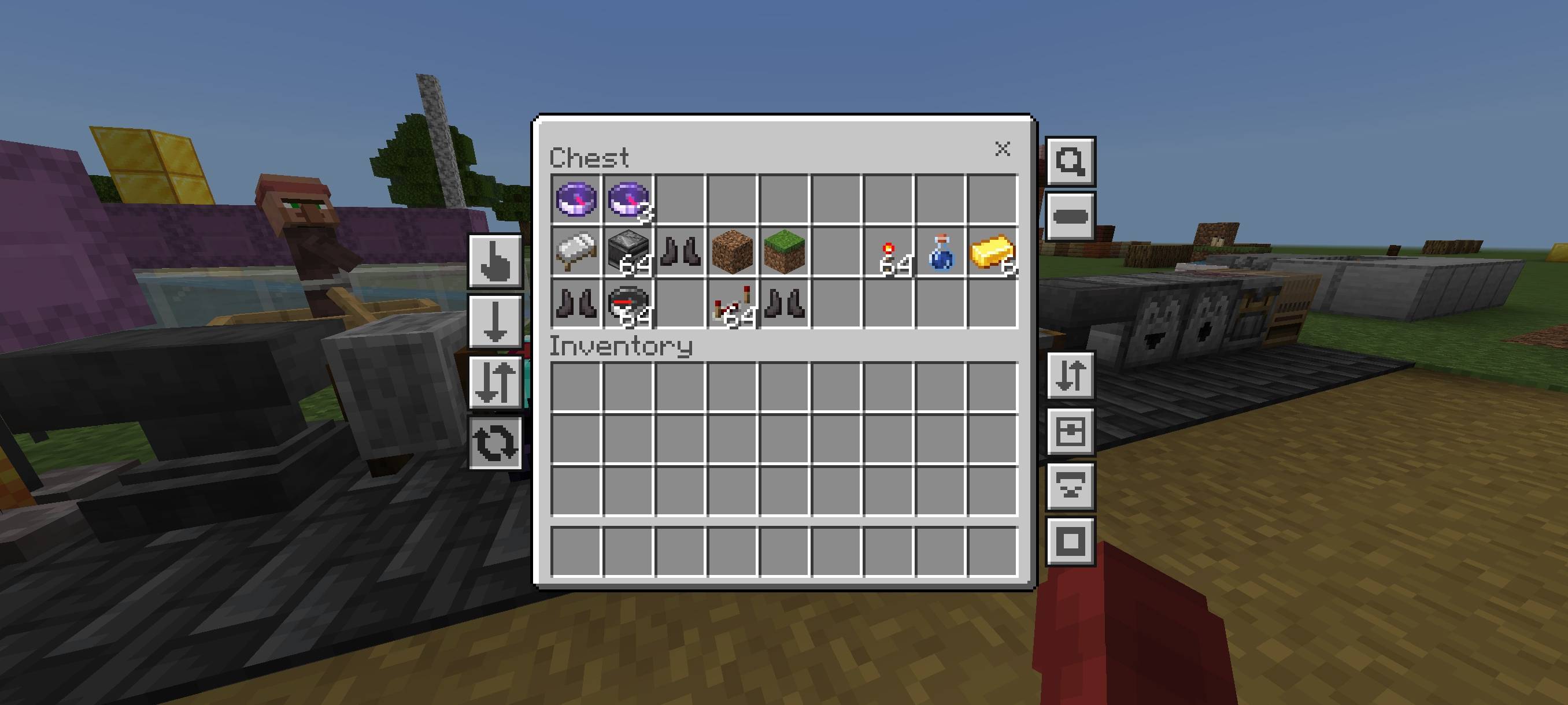1568x705 pixels.
Task: Open the search magnifier tool
Action: tap(1071, 162)
